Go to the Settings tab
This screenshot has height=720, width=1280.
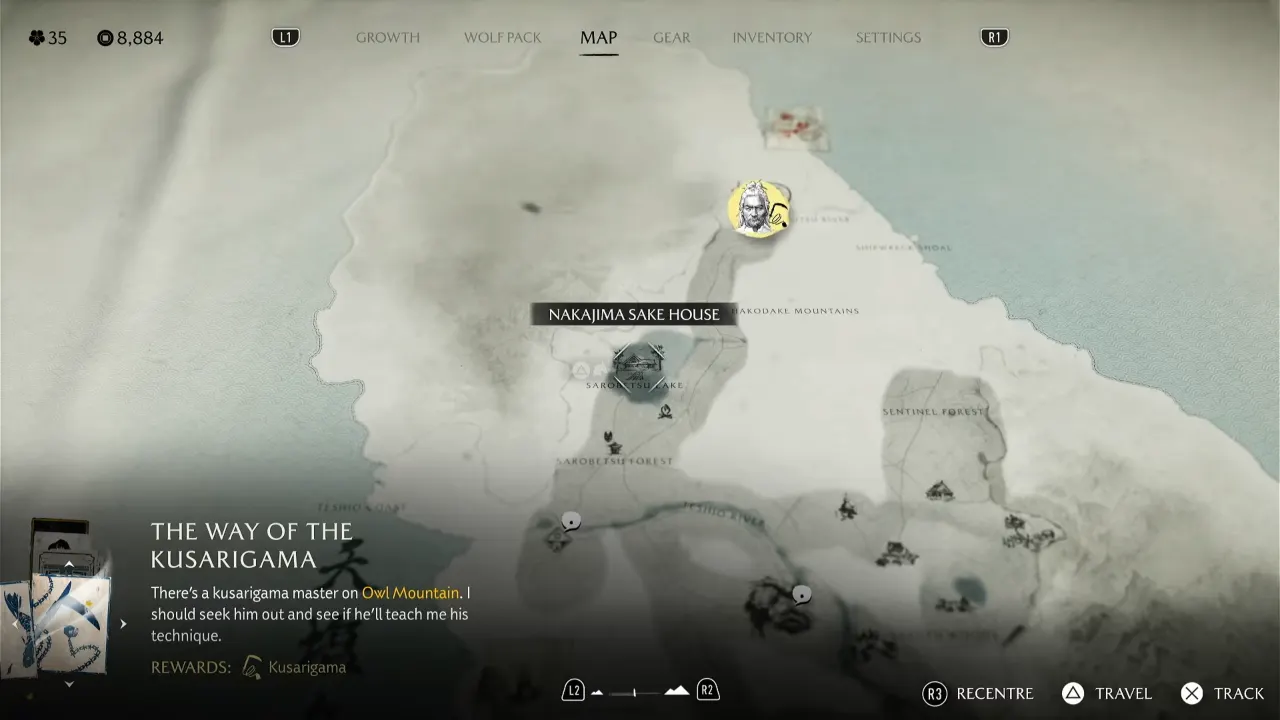point(888,38)
